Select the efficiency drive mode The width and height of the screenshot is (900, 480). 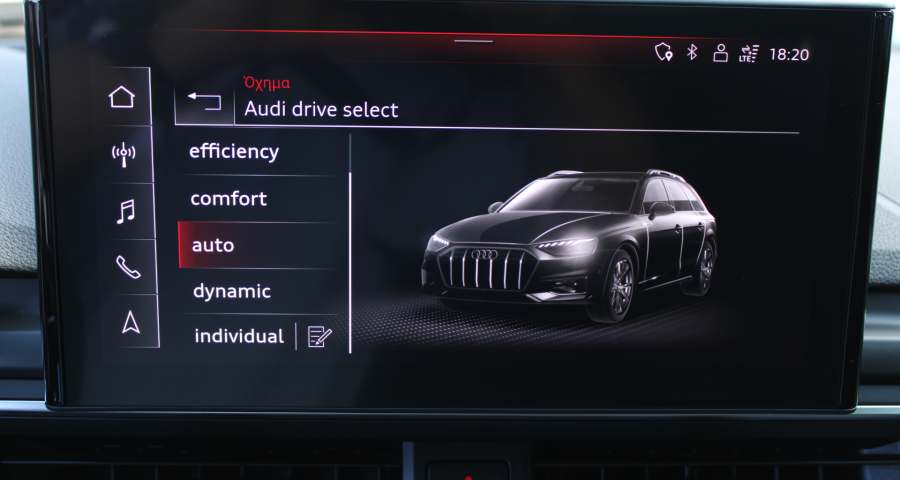234,152
